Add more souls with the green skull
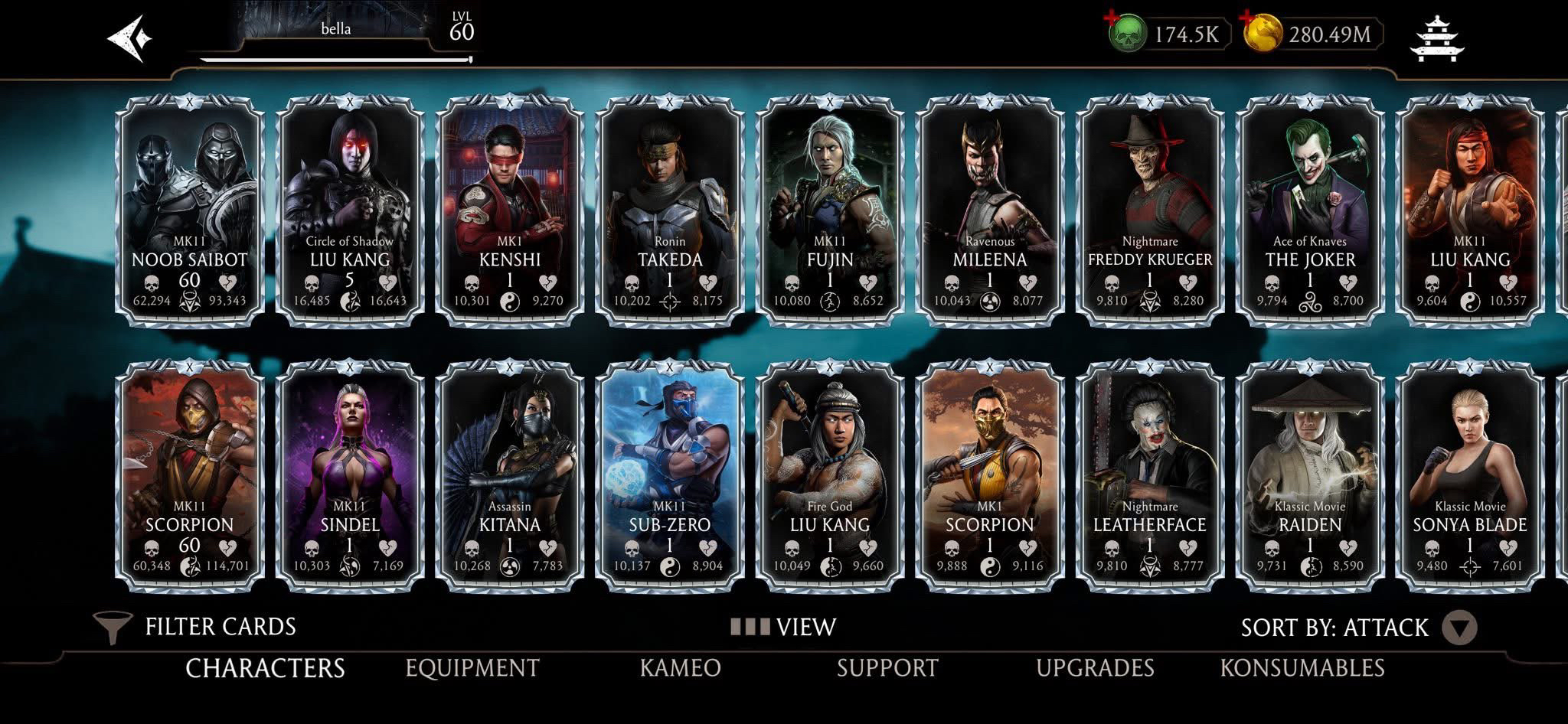The height and width of the screenshot is (724, 1568). (x=1126, y=34)
